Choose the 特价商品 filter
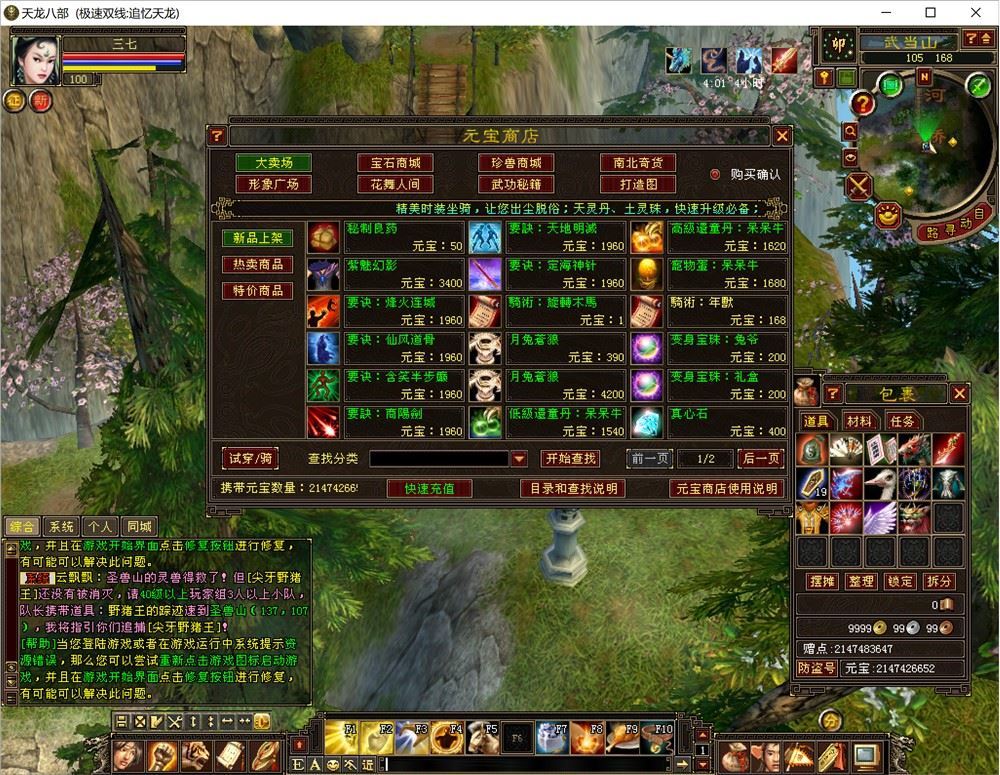Screen dimensions: 1000x775 (x=257, y=291)
